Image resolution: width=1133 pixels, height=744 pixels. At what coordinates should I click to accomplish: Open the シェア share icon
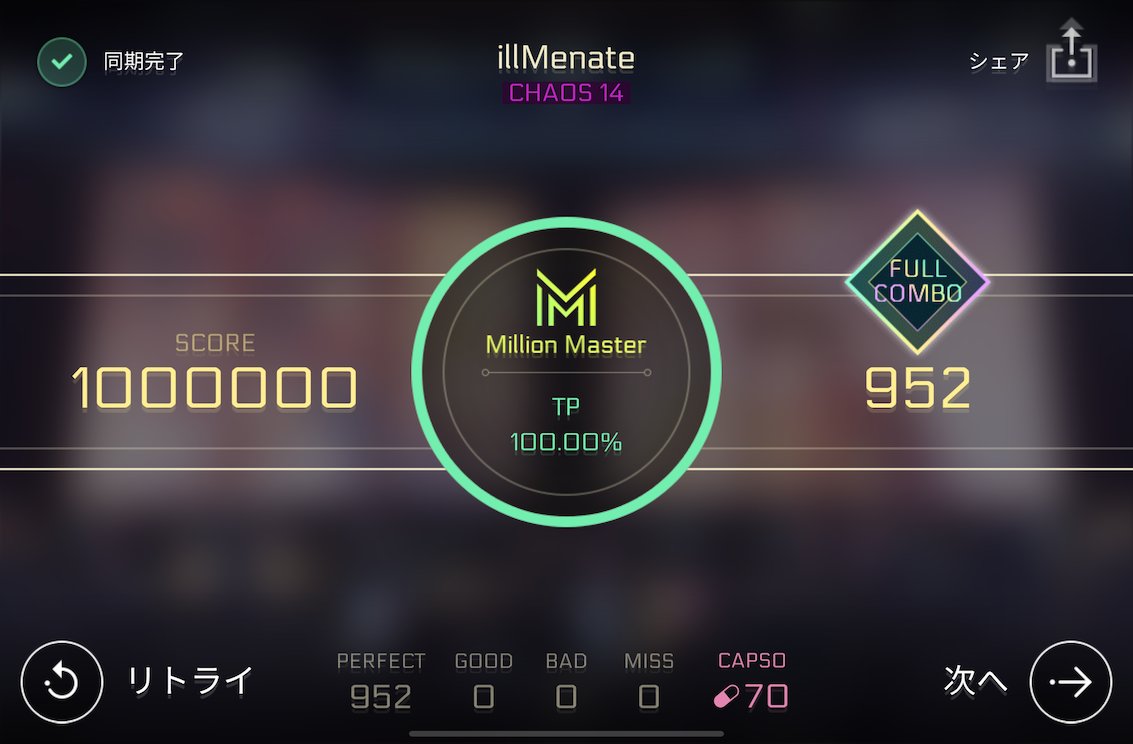click(1071, 56)
